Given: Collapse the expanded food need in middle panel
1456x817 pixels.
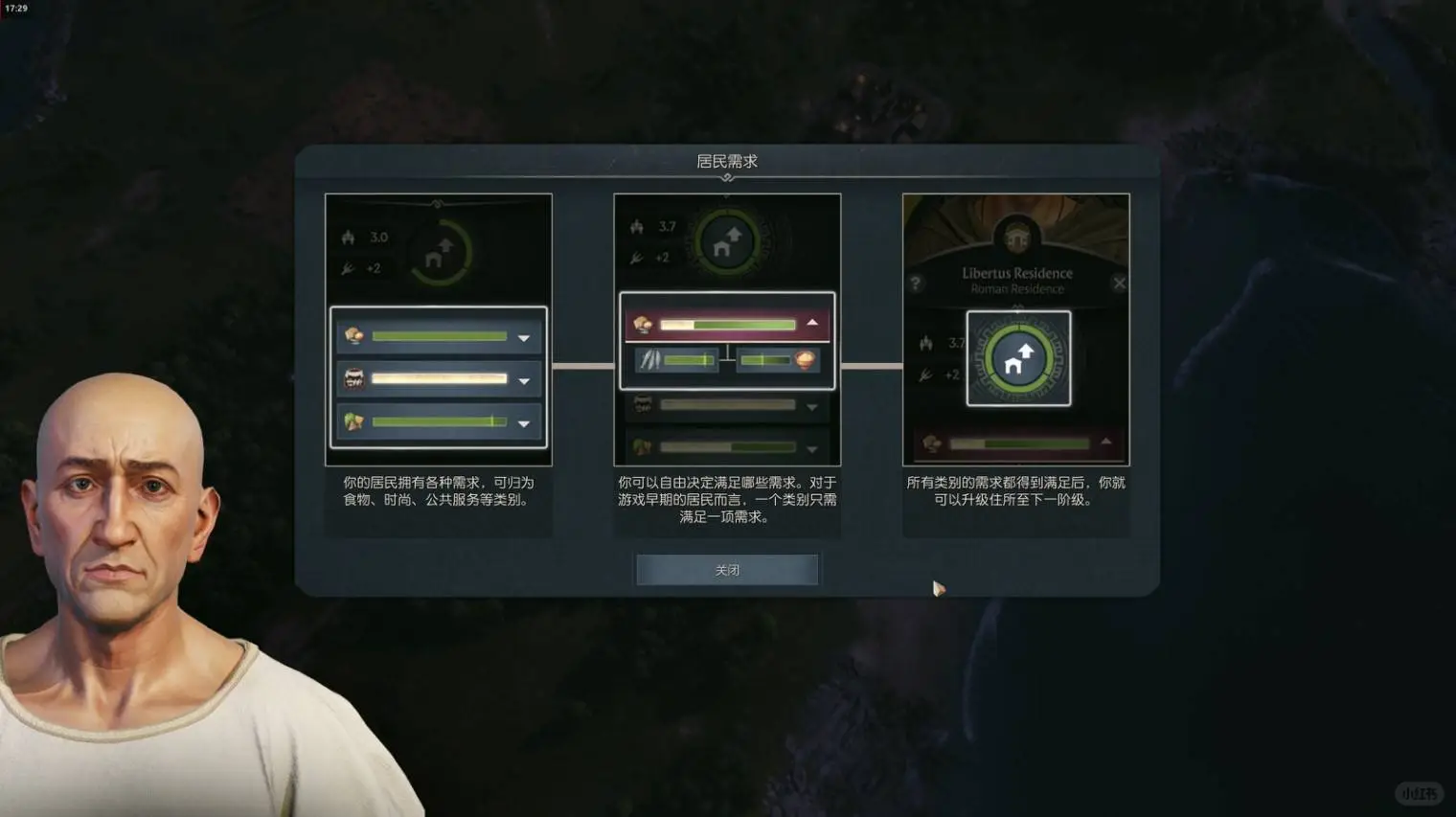Looking at the screenshot, I should click(812, 323).
